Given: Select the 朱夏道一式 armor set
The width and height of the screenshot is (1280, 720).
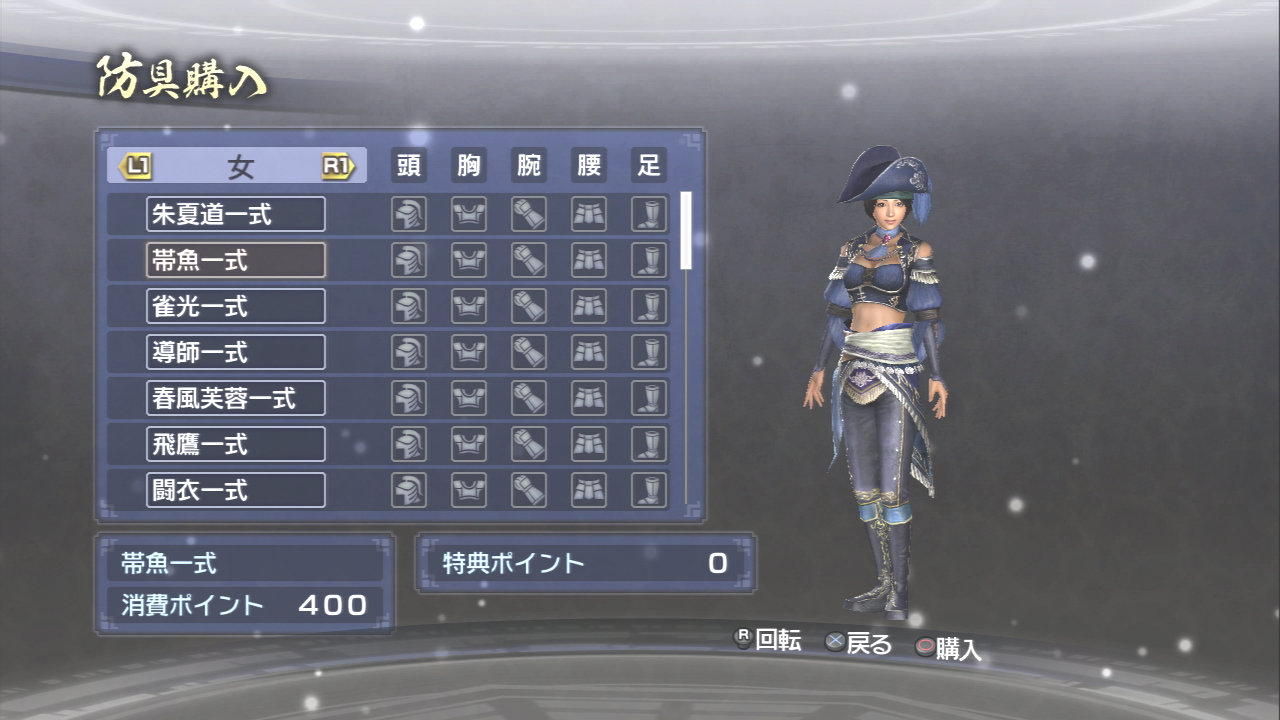Looking at the screenshot, I should [235, 214].
